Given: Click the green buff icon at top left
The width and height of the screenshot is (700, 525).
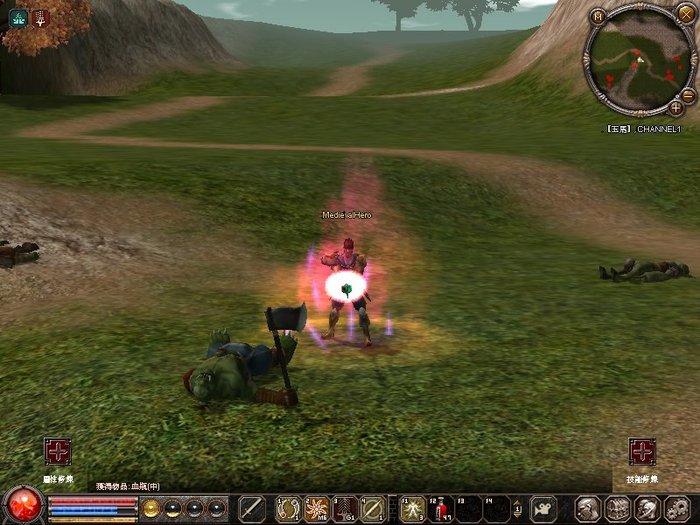Looking at the screenshot, I should [18, 17].
